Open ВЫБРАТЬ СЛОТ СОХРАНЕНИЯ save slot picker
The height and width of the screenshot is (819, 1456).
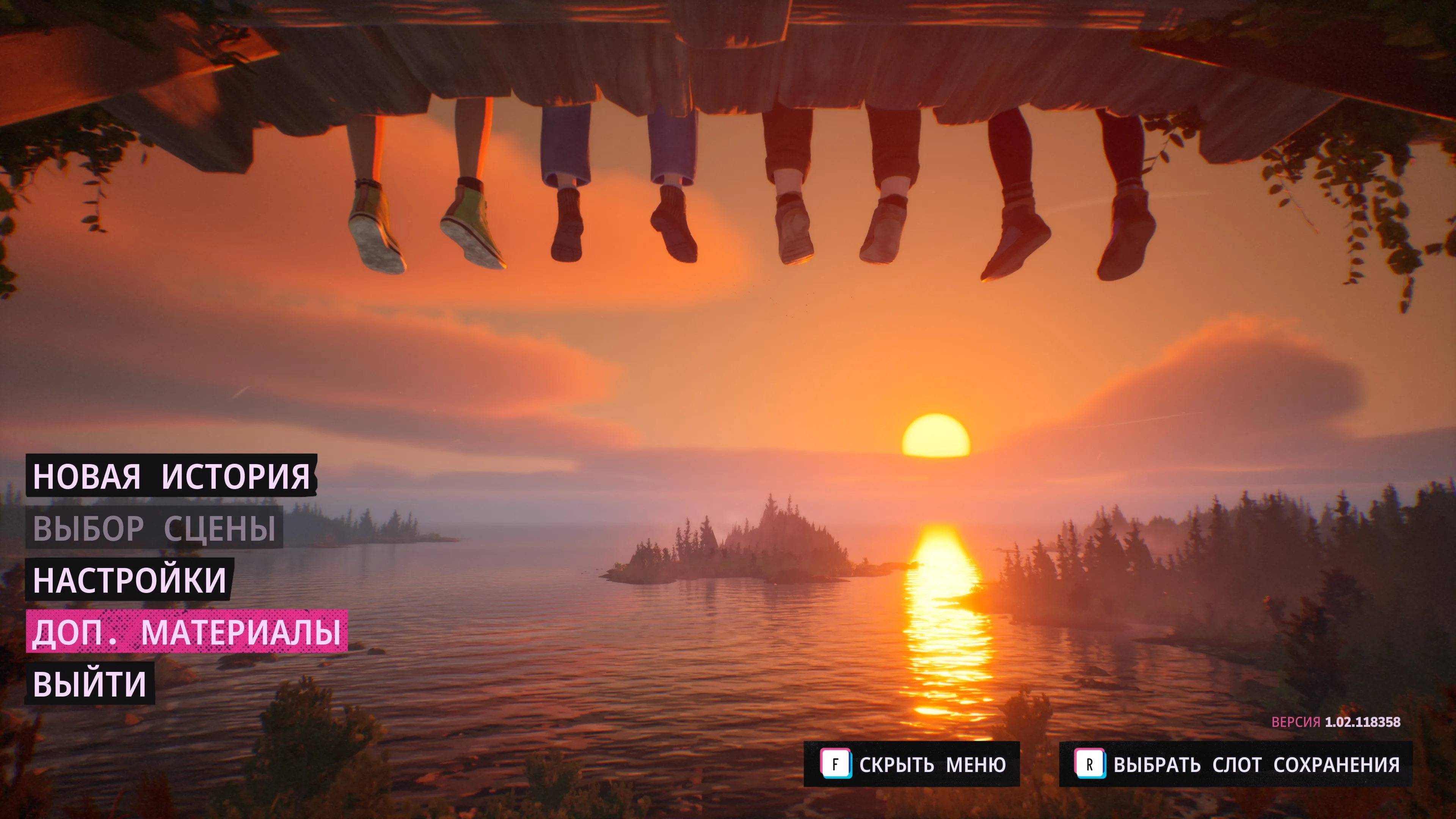click(x=1236, y=764)
